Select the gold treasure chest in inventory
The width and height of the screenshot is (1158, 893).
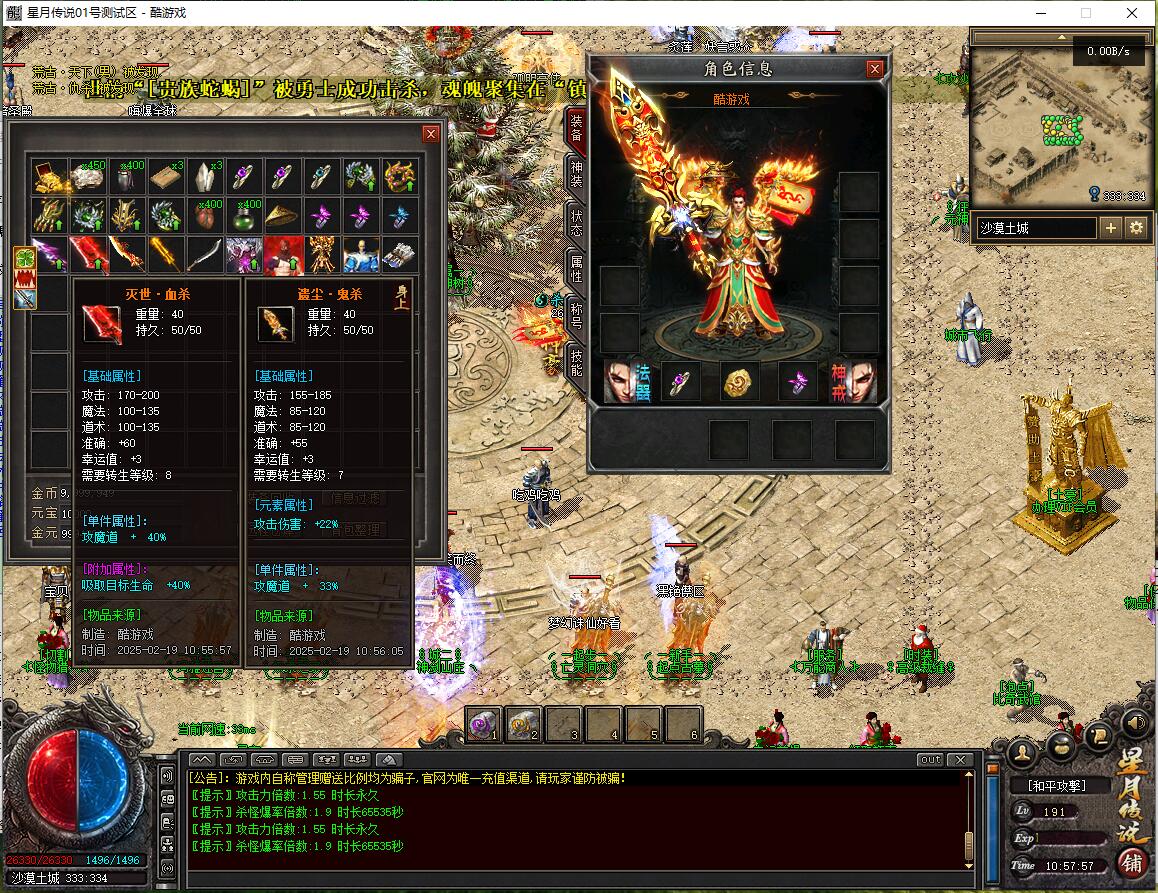tap(49, 176)
